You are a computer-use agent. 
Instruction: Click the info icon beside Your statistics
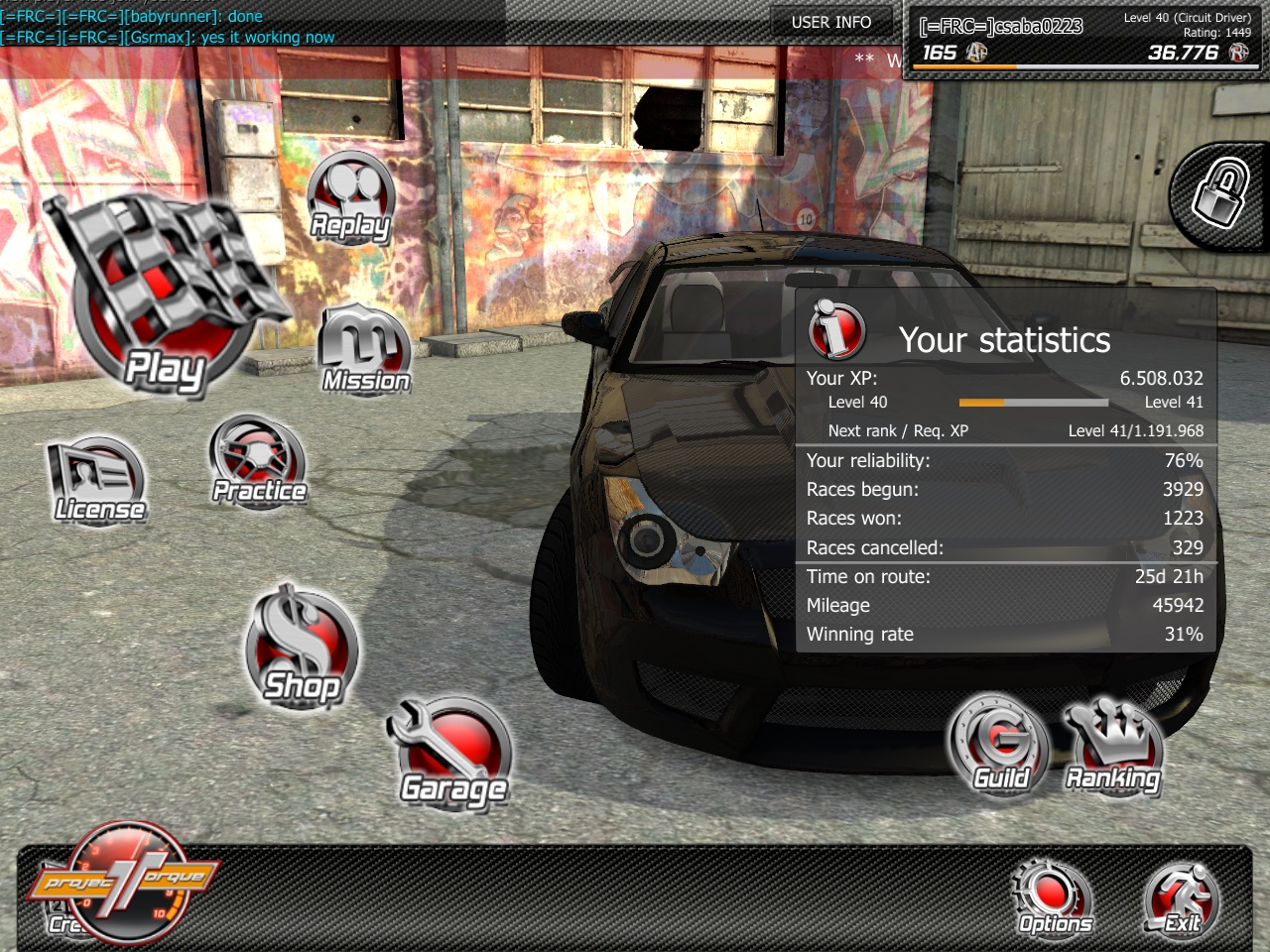836,329
